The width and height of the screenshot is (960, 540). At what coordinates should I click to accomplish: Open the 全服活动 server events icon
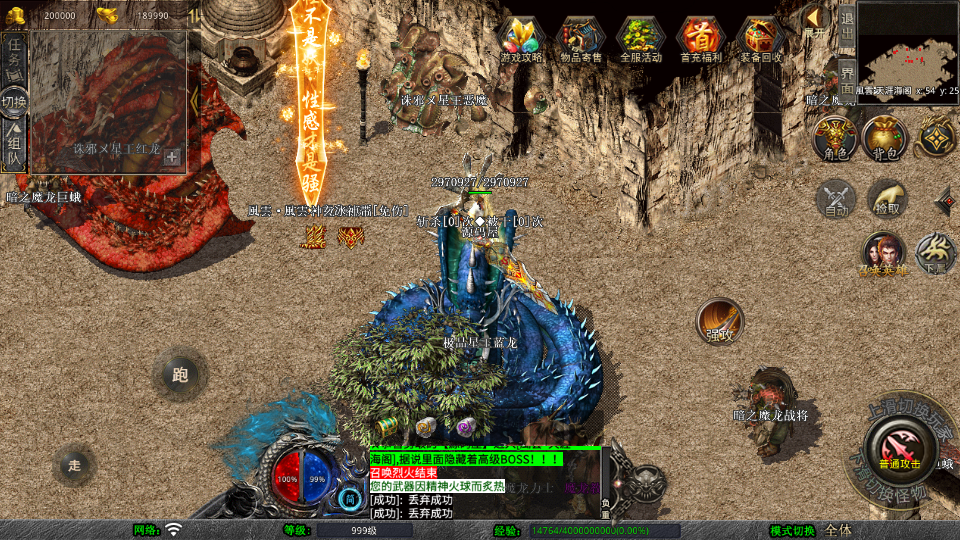(641, 40)
